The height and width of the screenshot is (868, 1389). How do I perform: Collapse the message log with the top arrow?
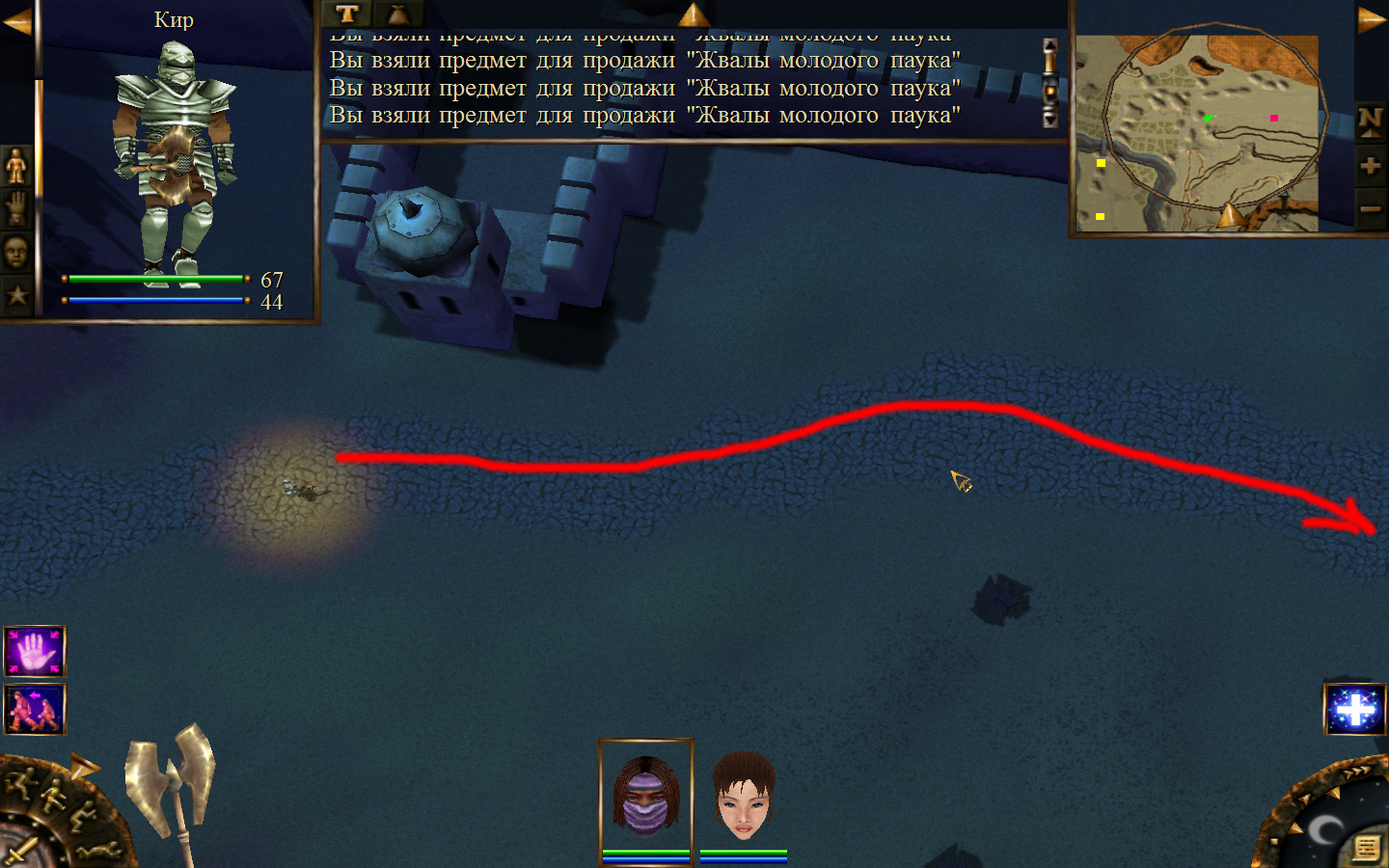(x=694, y=14)
